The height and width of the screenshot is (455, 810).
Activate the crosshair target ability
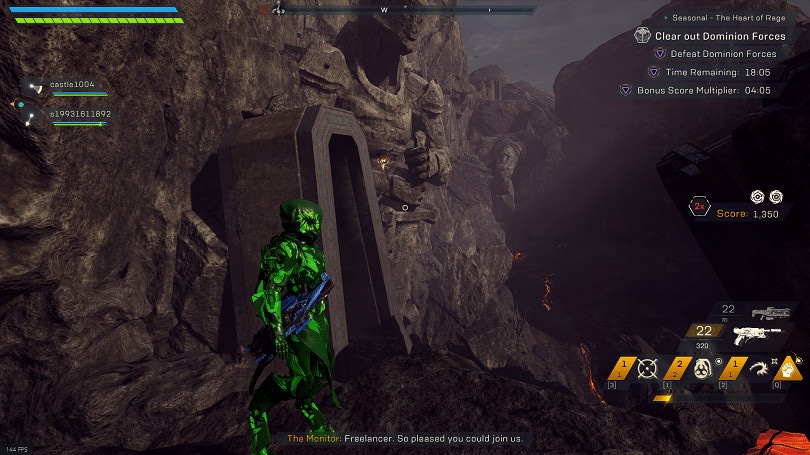(647, 368)
